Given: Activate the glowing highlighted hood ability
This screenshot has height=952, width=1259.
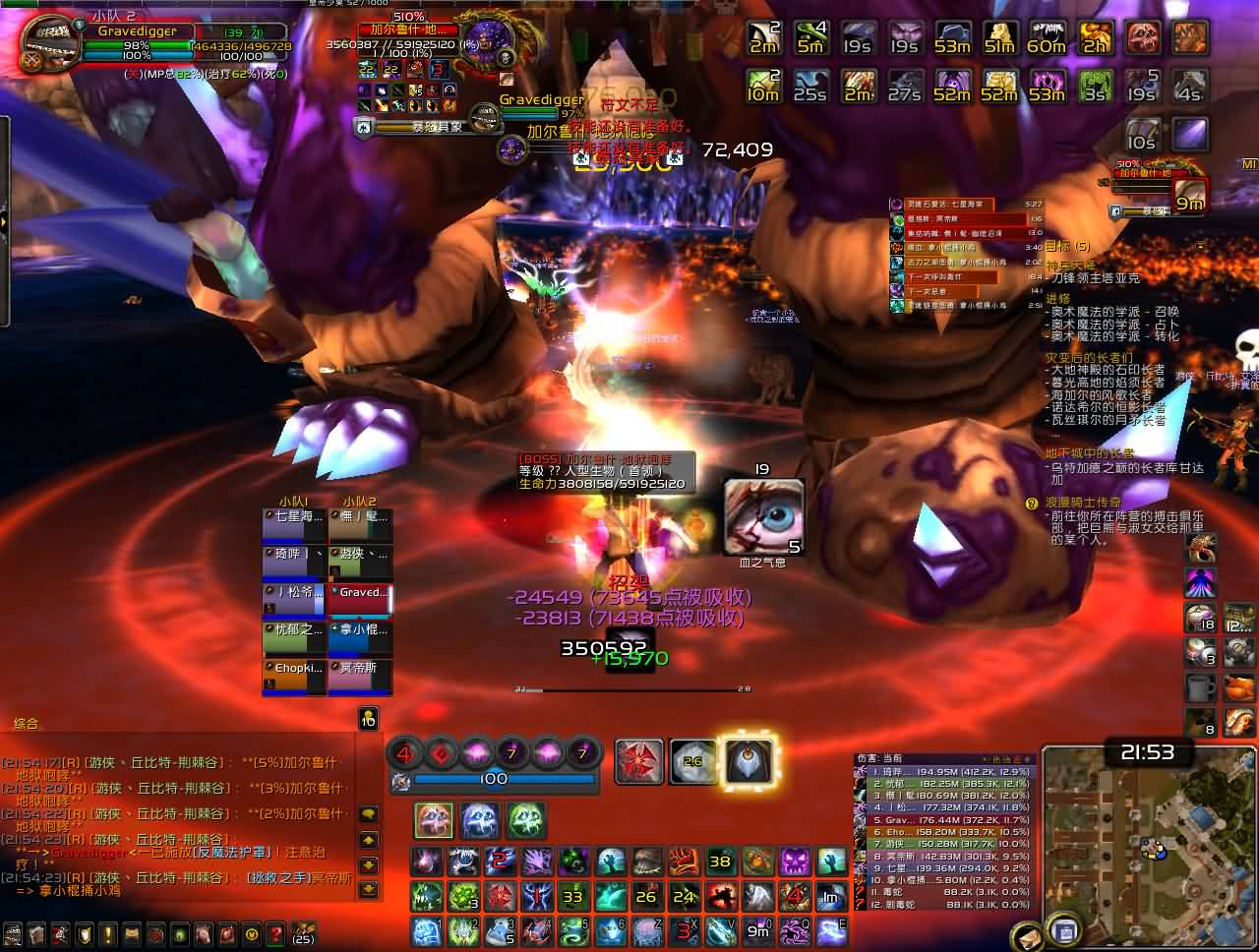Looking at the screenshot, I should 748,760.
